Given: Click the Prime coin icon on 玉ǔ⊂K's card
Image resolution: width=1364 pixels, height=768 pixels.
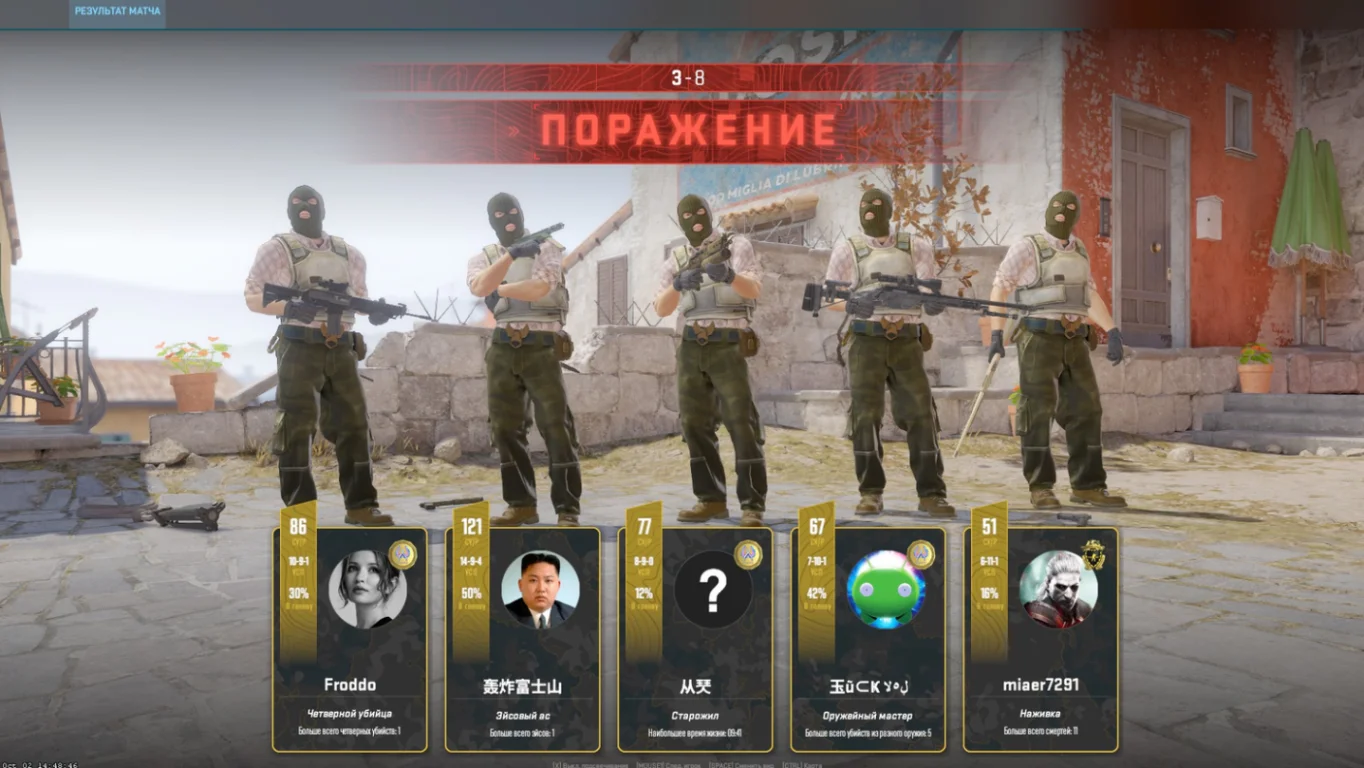Looking at the screenshot, I should [923, 555].
